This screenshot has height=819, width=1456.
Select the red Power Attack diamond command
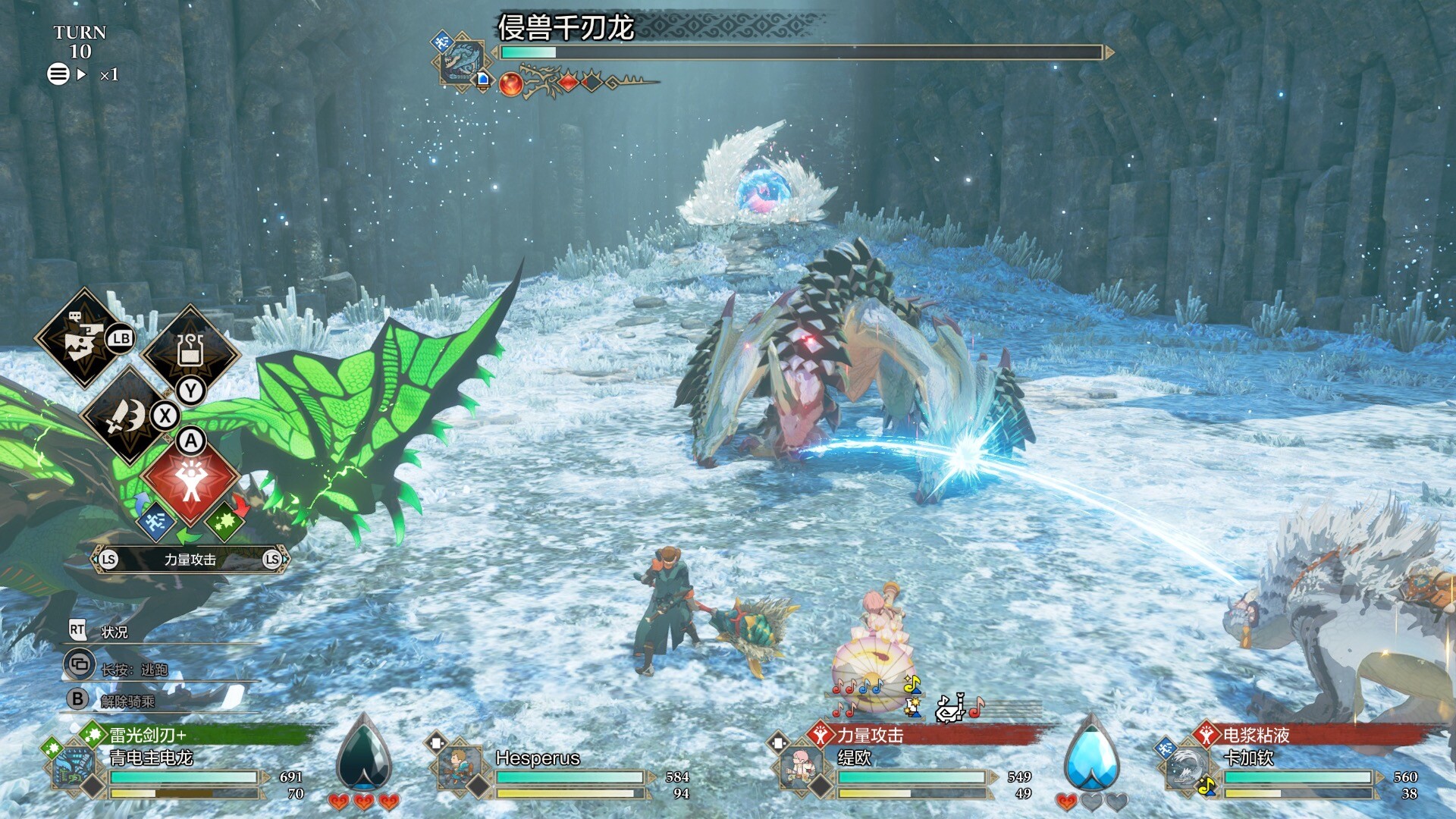point(190,481)
